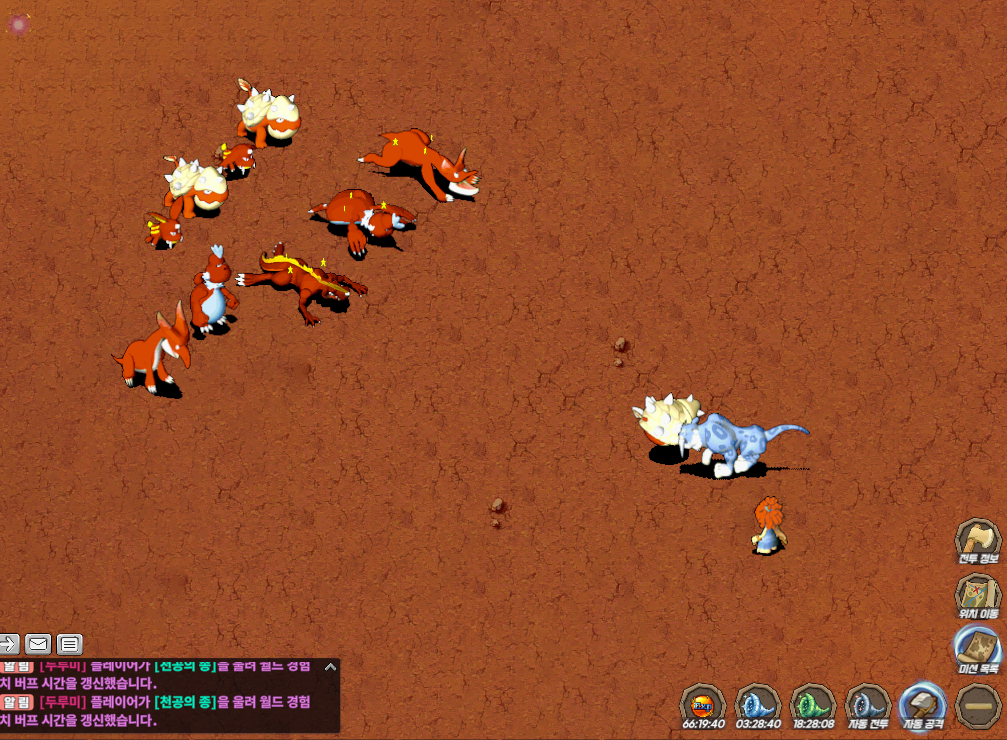The image size is (1007, 740).
Task: Click the Exp buff orb icon
Action: click(703, 704)
